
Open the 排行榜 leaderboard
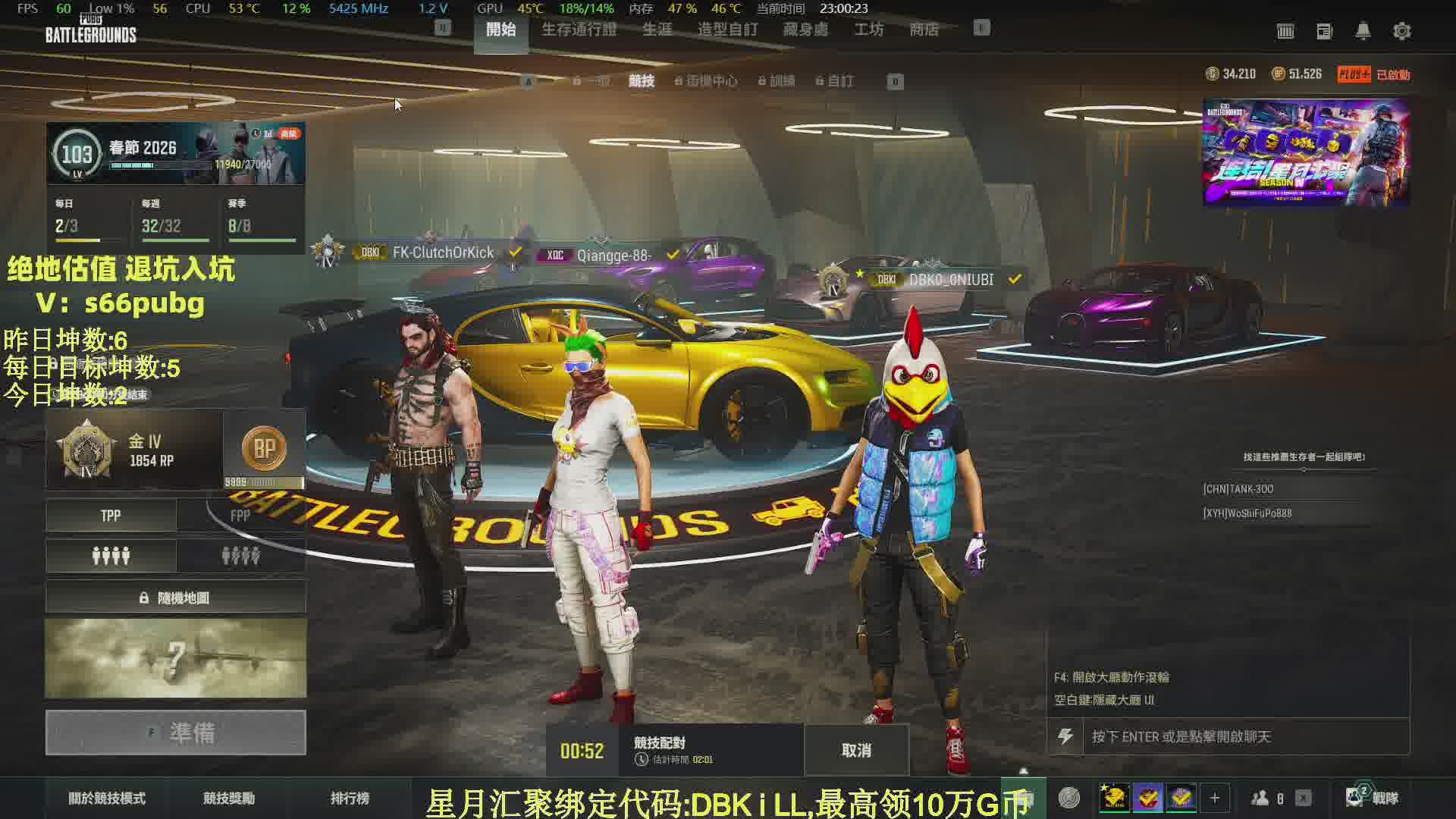pyautogui.click(x=350, y=798)
